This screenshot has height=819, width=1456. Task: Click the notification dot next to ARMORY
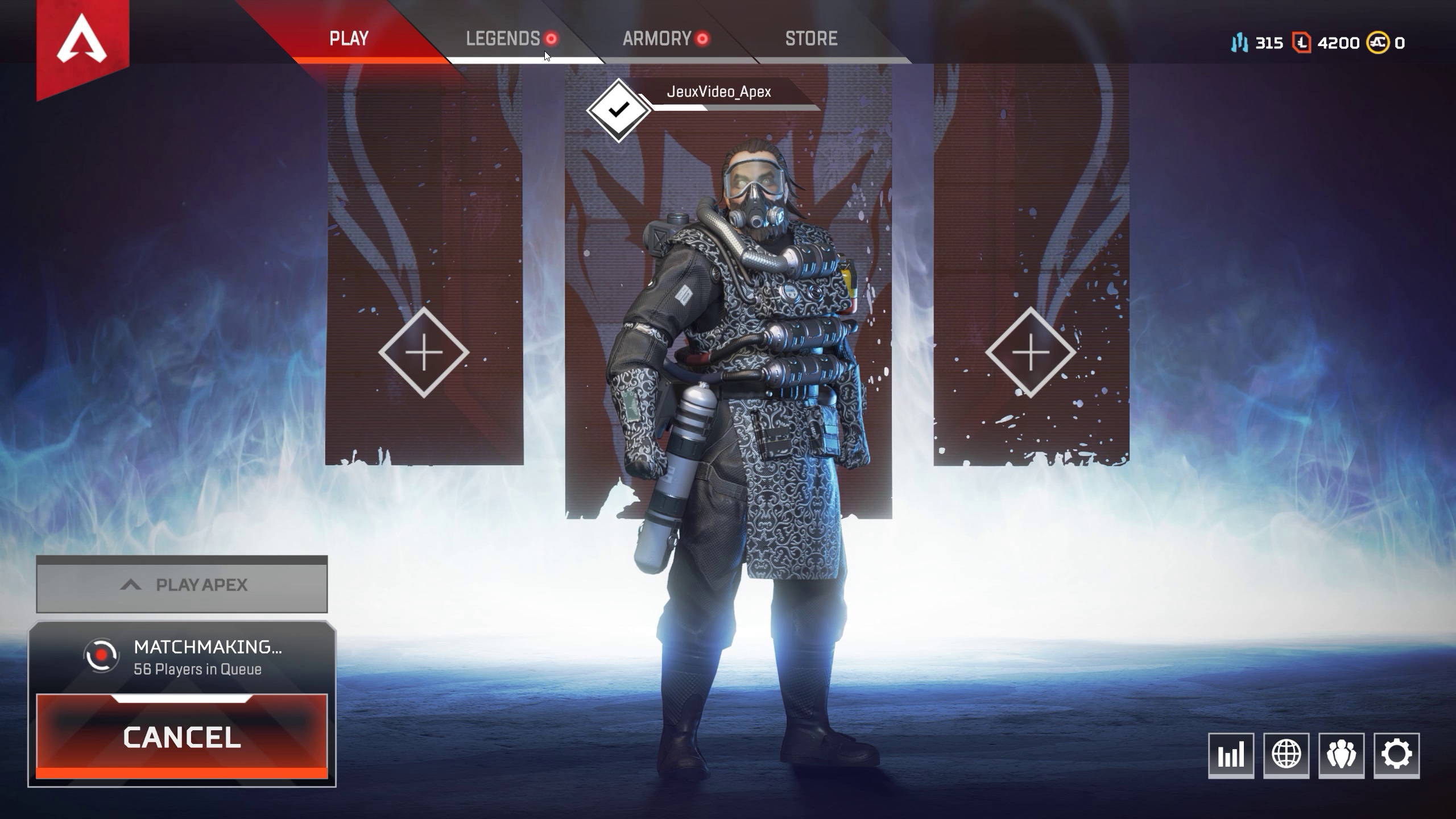pos(702,39)
